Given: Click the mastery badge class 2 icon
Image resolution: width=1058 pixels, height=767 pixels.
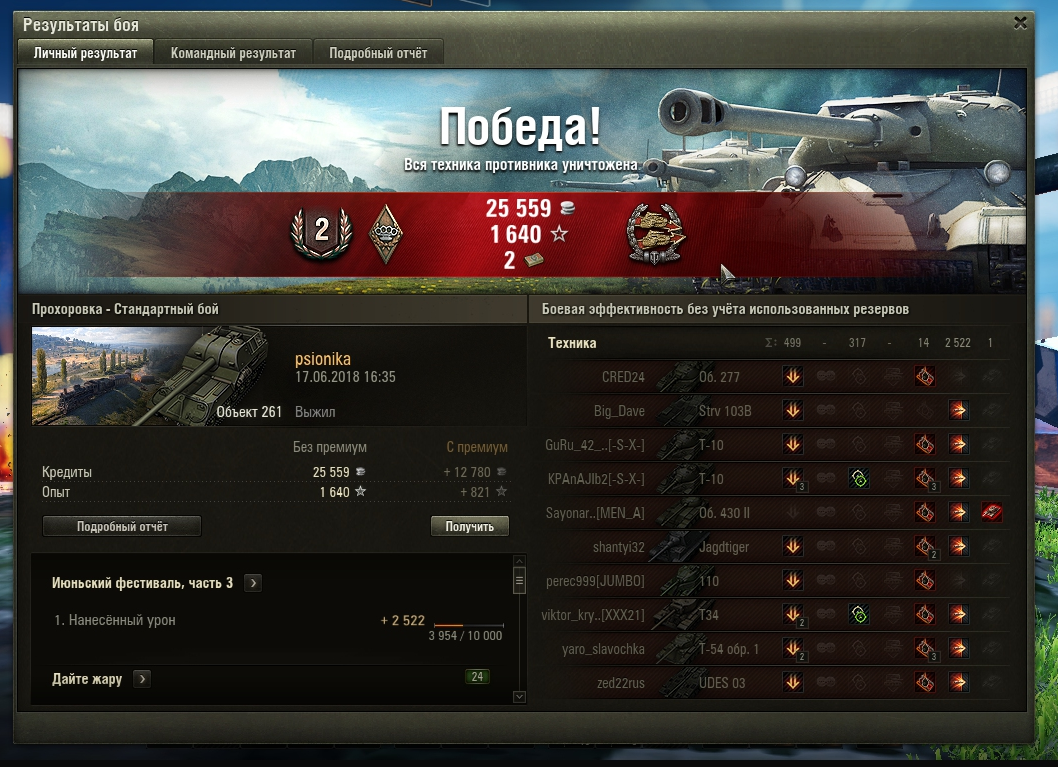Looking at the screenshot, I should click(321, 232).
